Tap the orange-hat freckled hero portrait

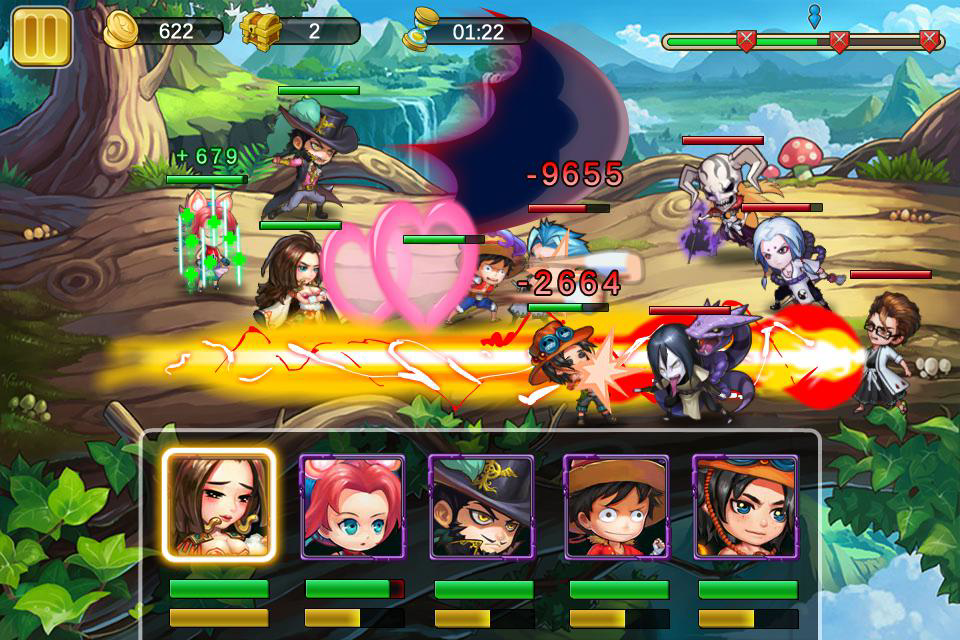(746, 506)
